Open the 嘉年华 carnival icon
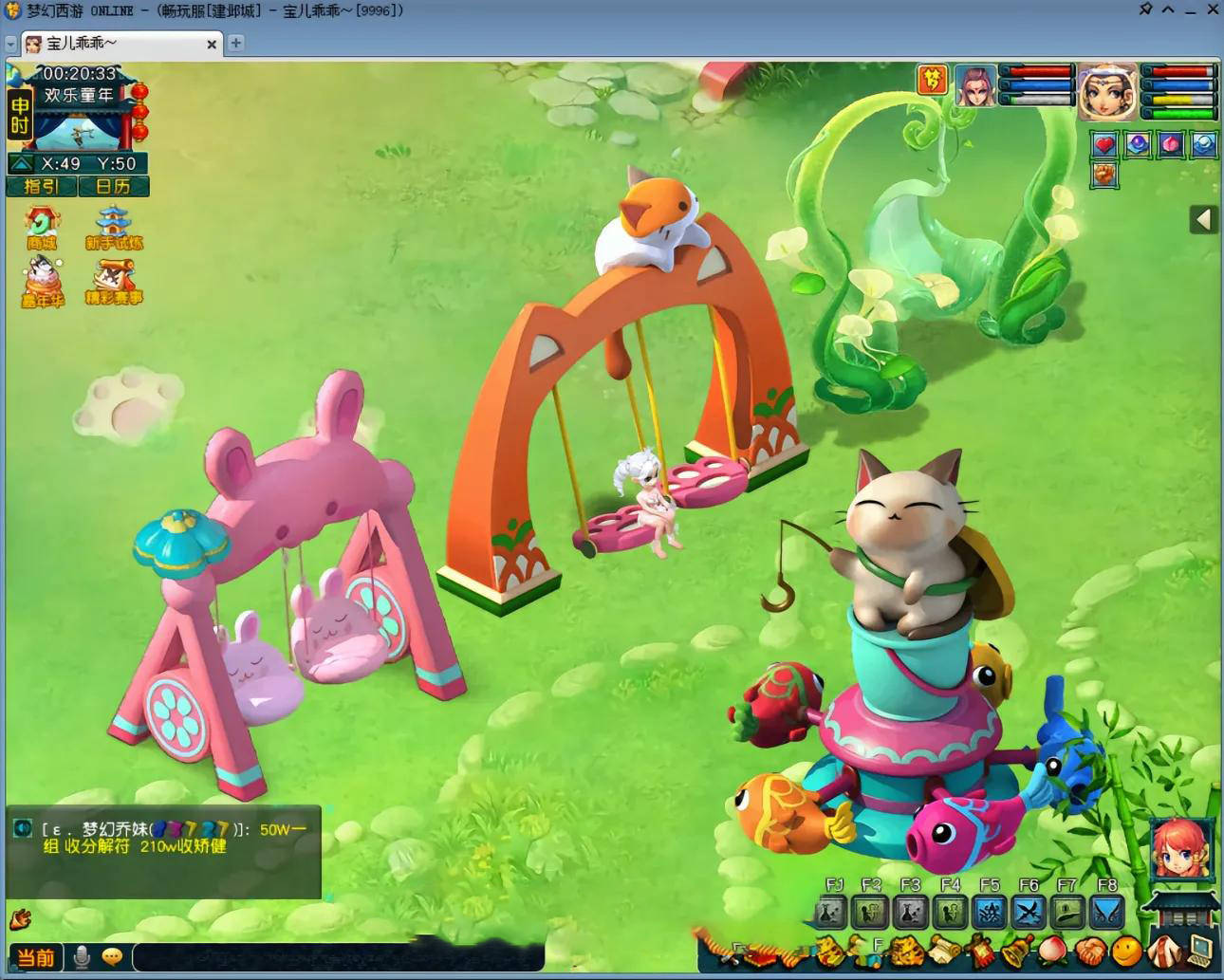Image resolution: width=1224 pixels, height=980 pixels. [42, 283]
